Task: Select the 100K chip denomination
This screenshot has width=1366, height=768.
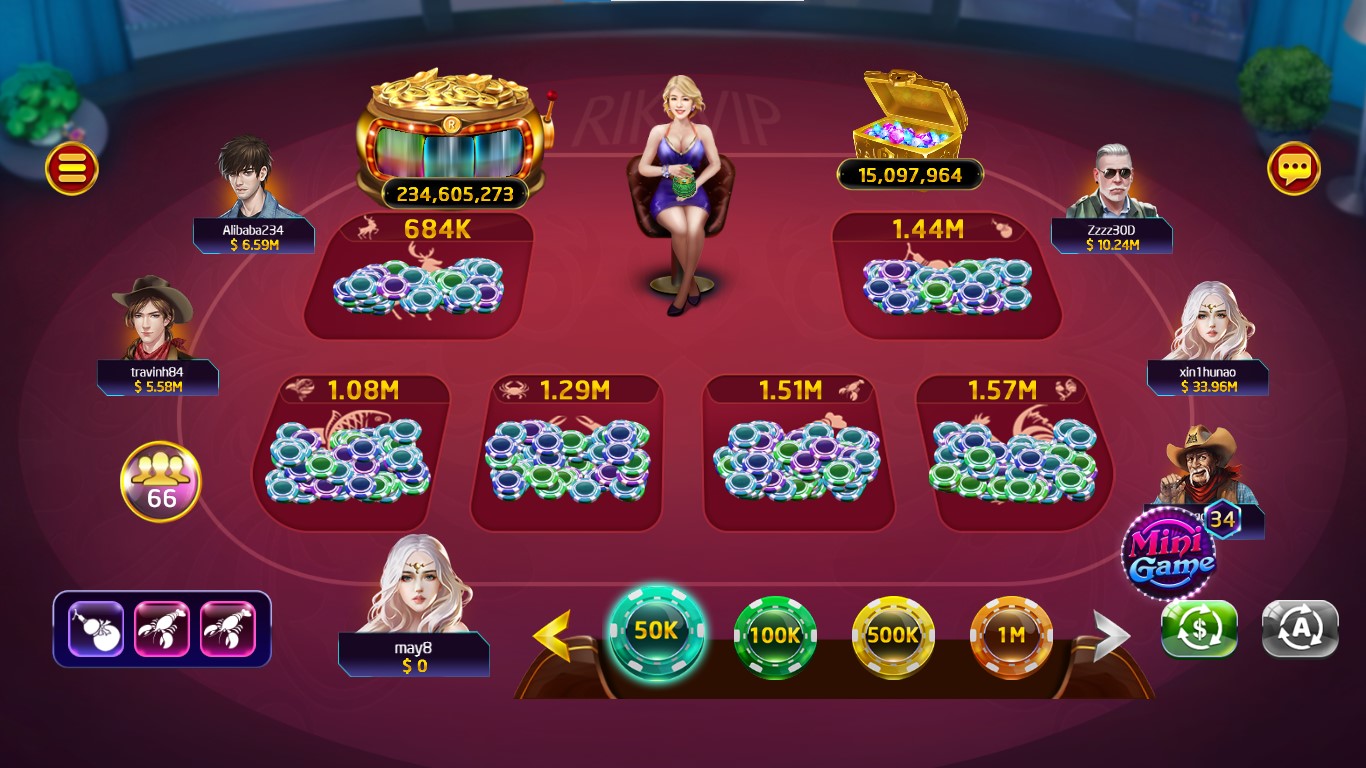Action: click(x=775, y=639)
